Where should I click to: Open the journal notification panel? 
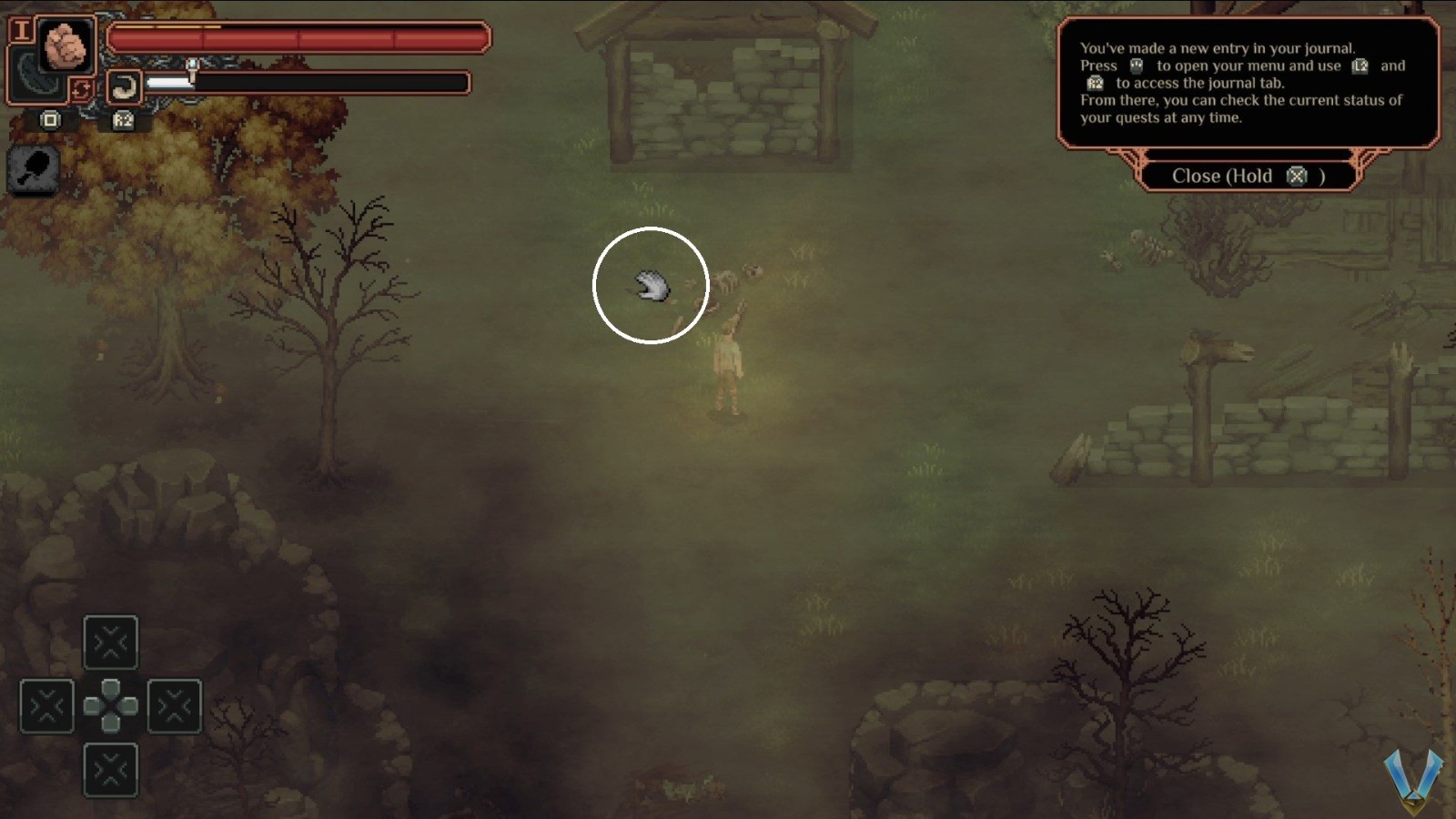(x=1247, y=82)
